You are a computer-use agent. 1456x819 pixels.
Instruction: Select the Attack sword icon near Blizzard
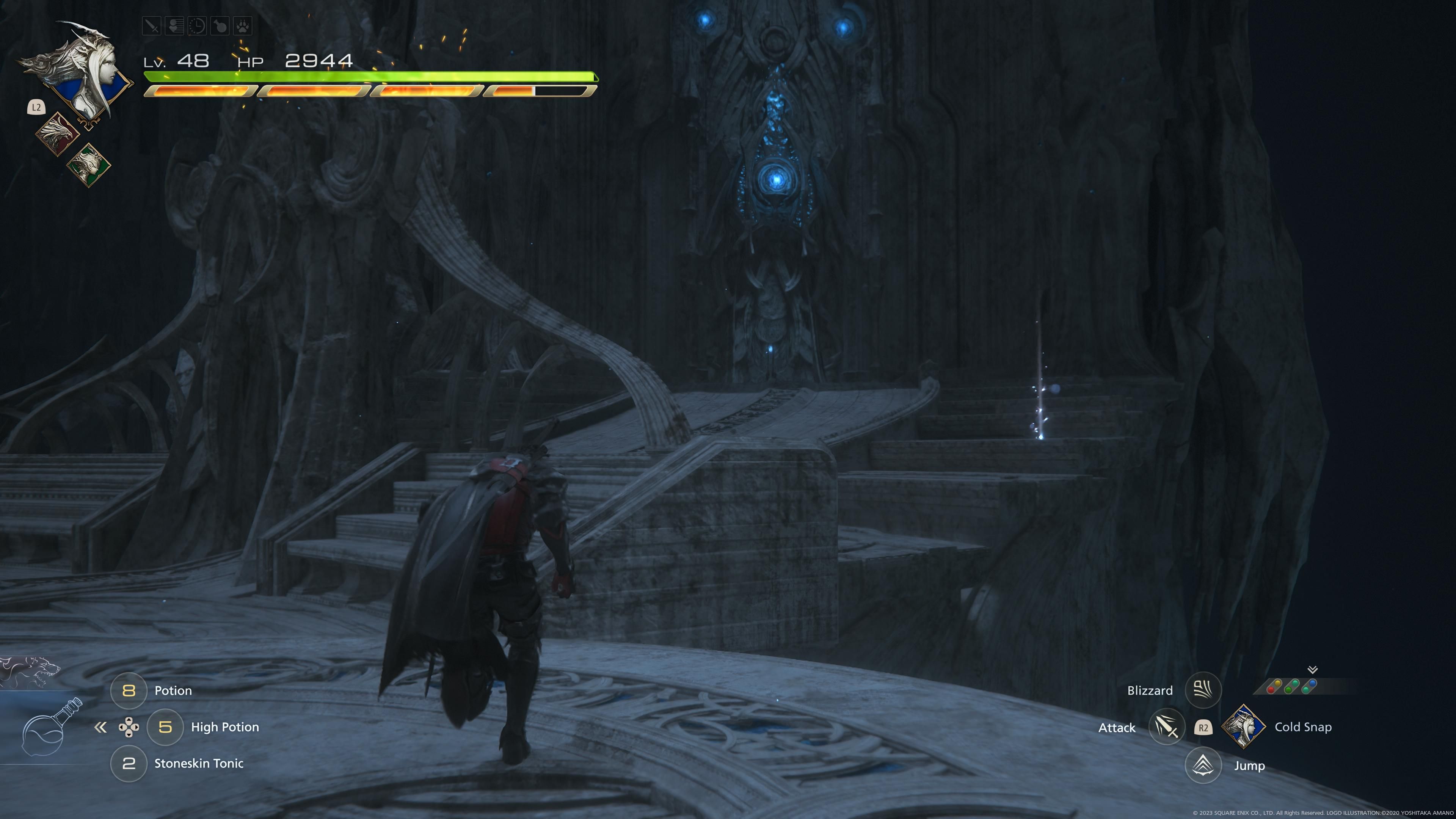pos(1167,728)
